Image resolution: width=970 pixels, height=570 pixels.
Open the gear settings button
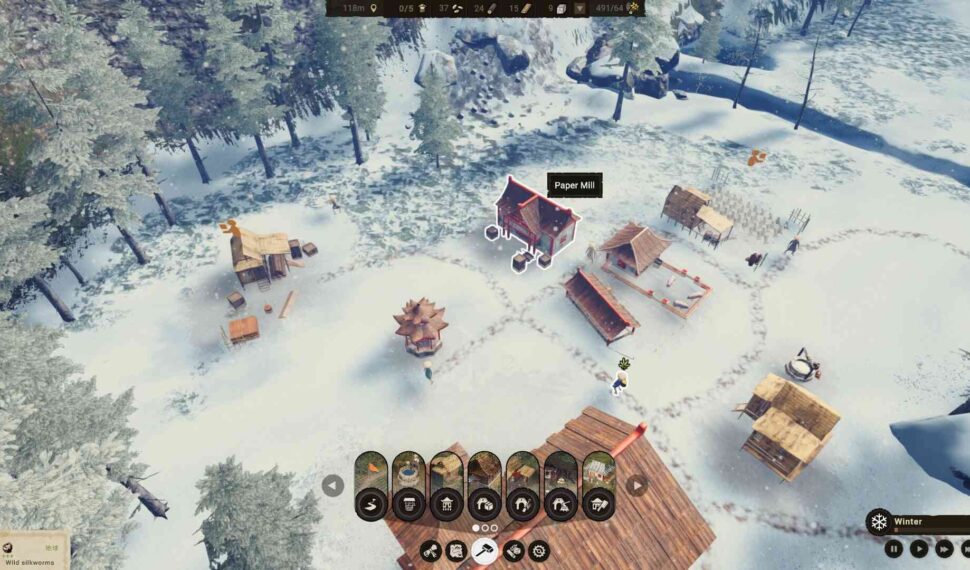pos(540,550)
